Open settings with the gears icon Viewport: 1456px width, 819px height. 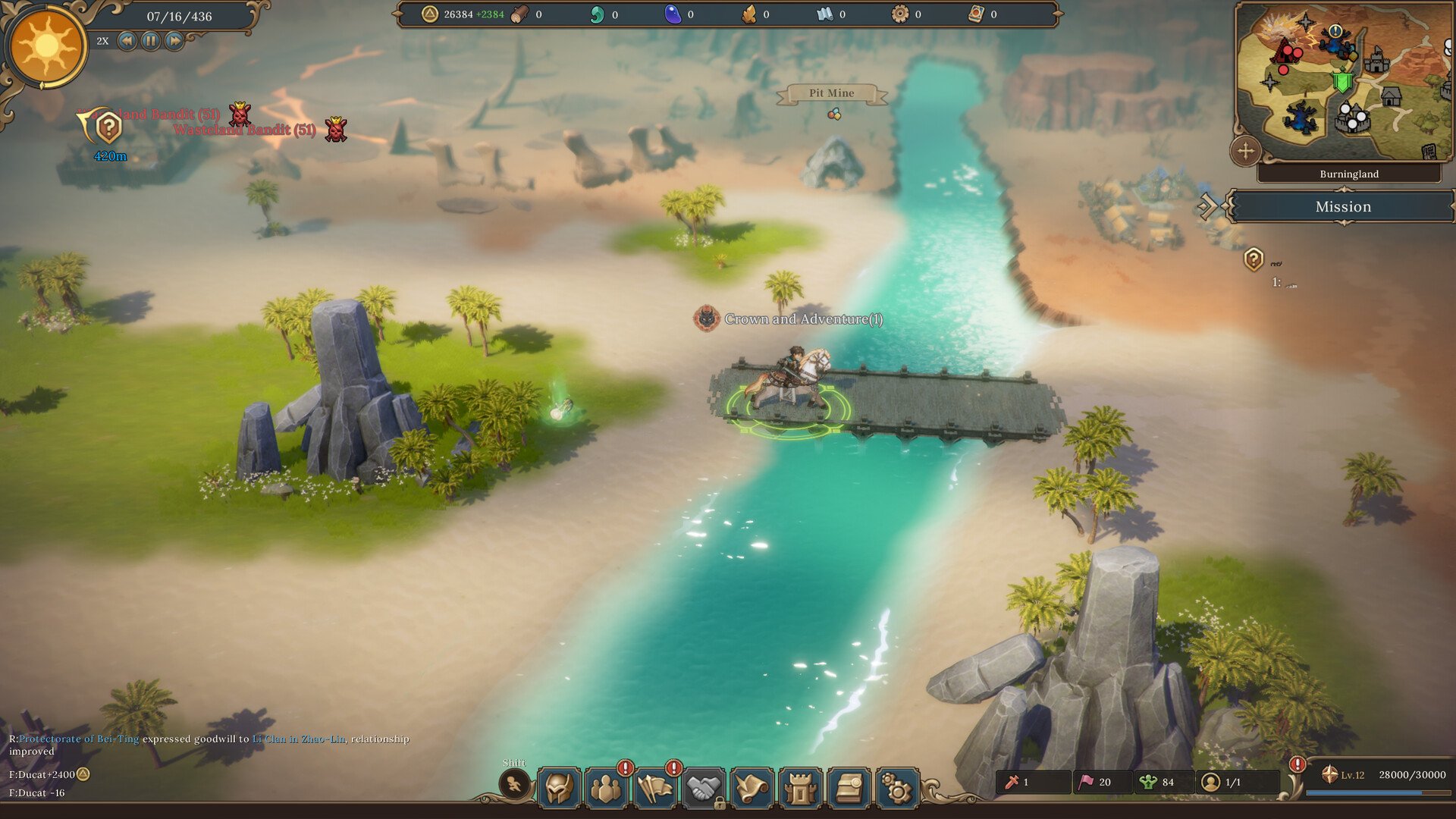(897, 789)
